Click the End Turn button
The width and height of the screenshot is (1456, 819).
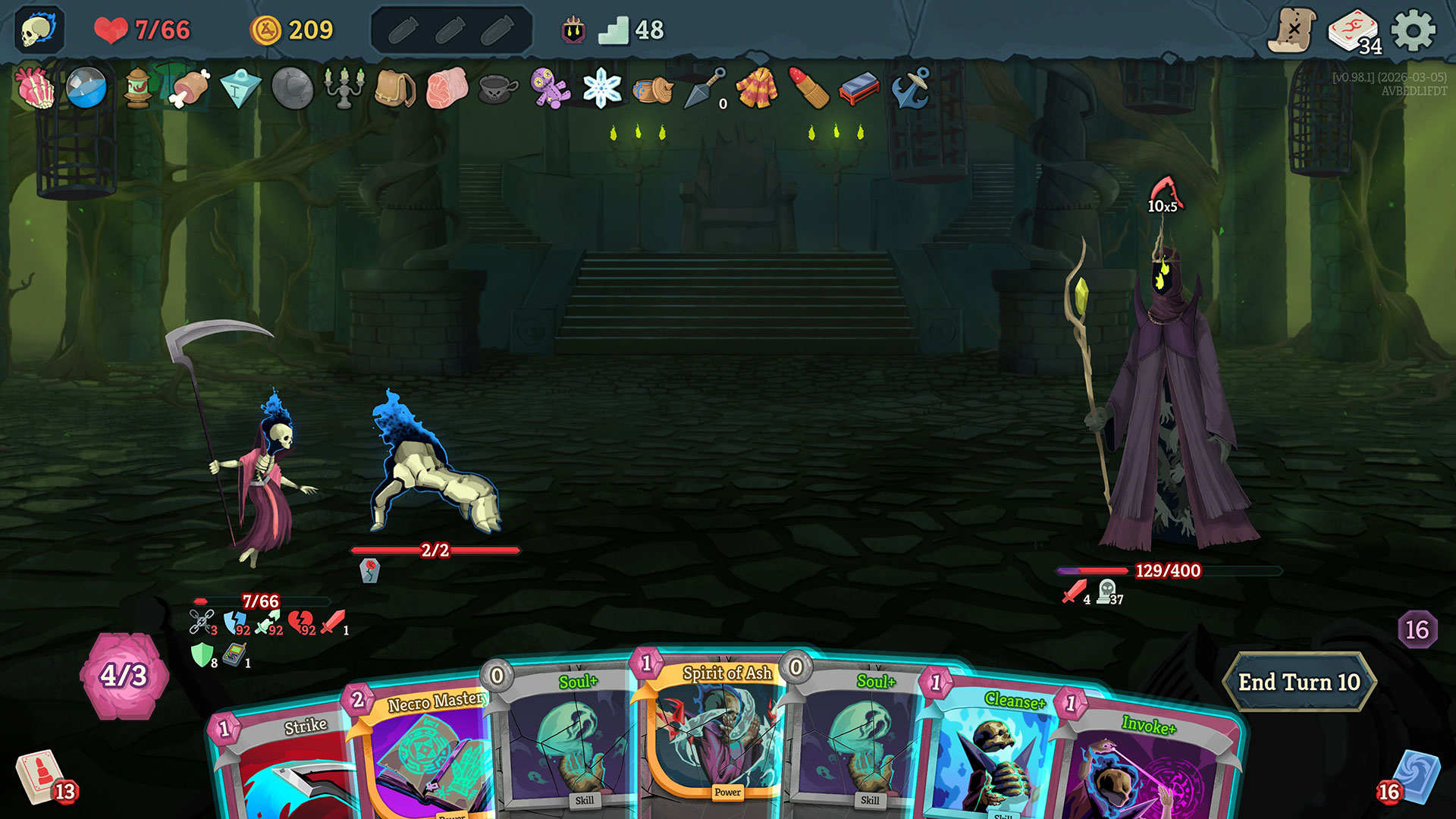pos(1299,682)
